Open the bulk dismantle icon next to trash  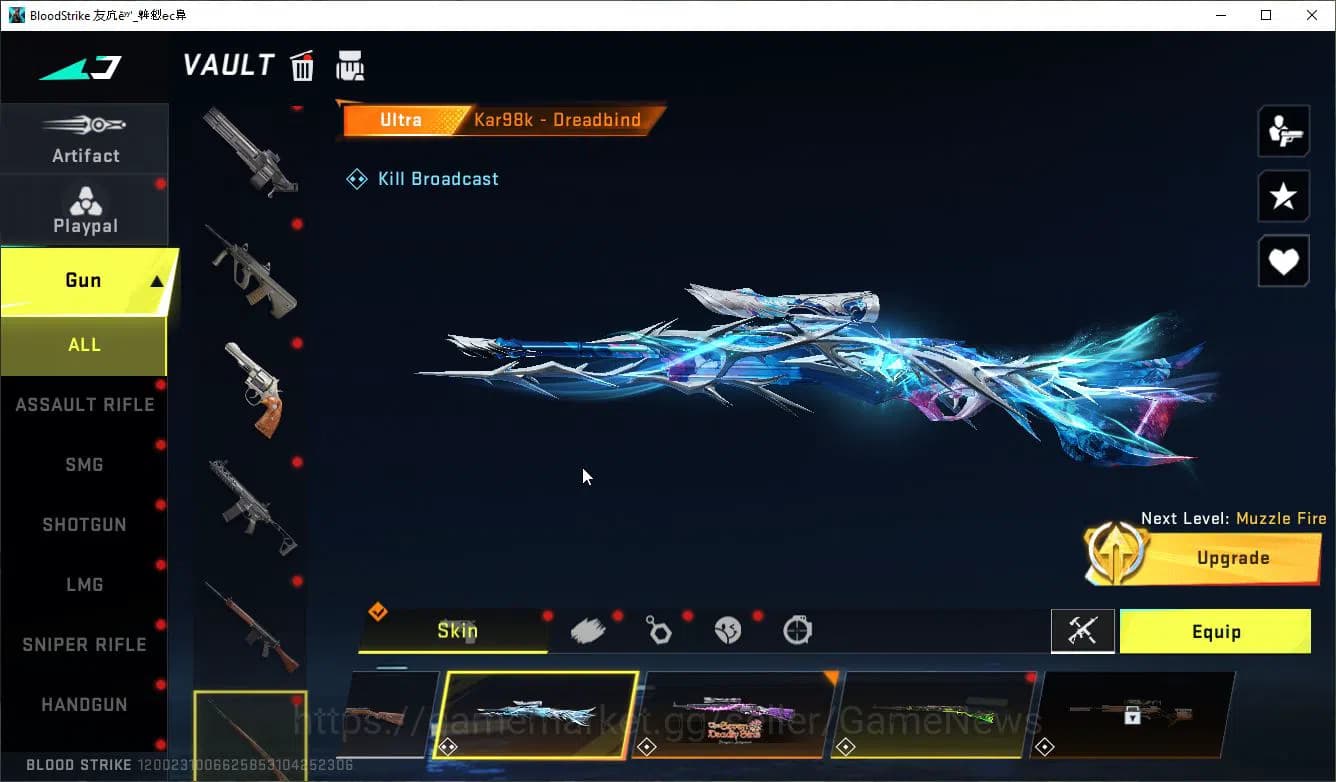click(x=350, y=64)
